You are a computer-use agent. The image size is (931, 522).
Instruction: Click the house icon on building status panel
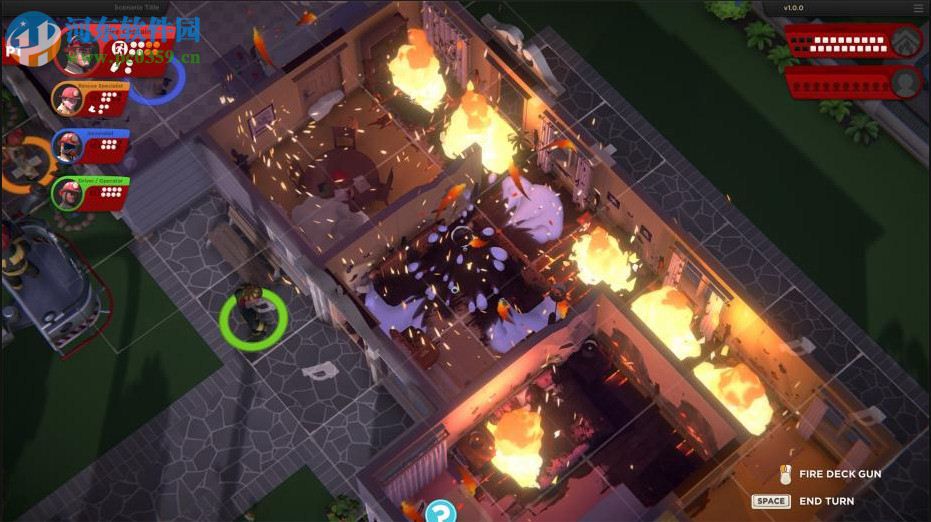coord(906,41)
